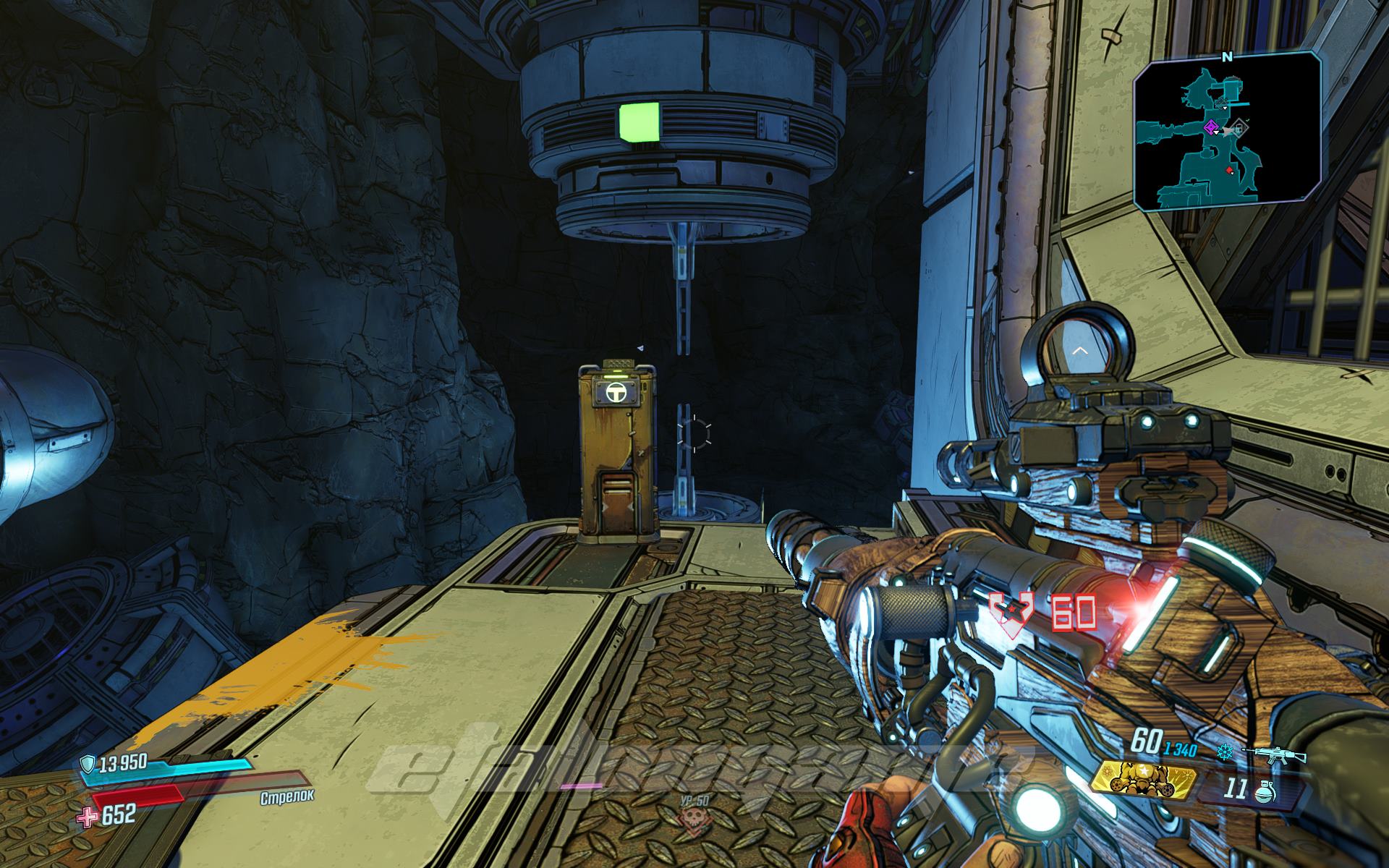Click the red marker on the minimap

pyautogui.click(x=1231, y=169)
